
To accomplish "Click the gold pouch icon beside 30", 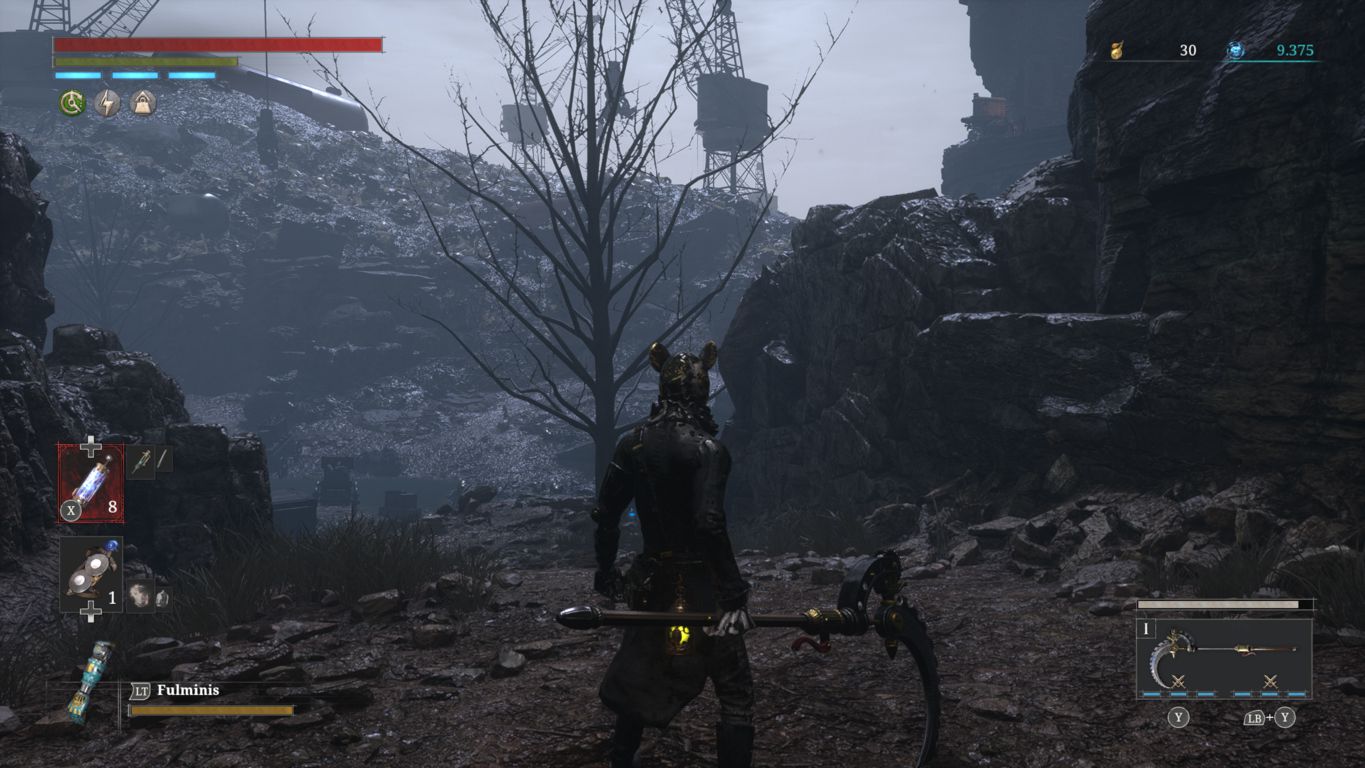I will point(1117,50).
